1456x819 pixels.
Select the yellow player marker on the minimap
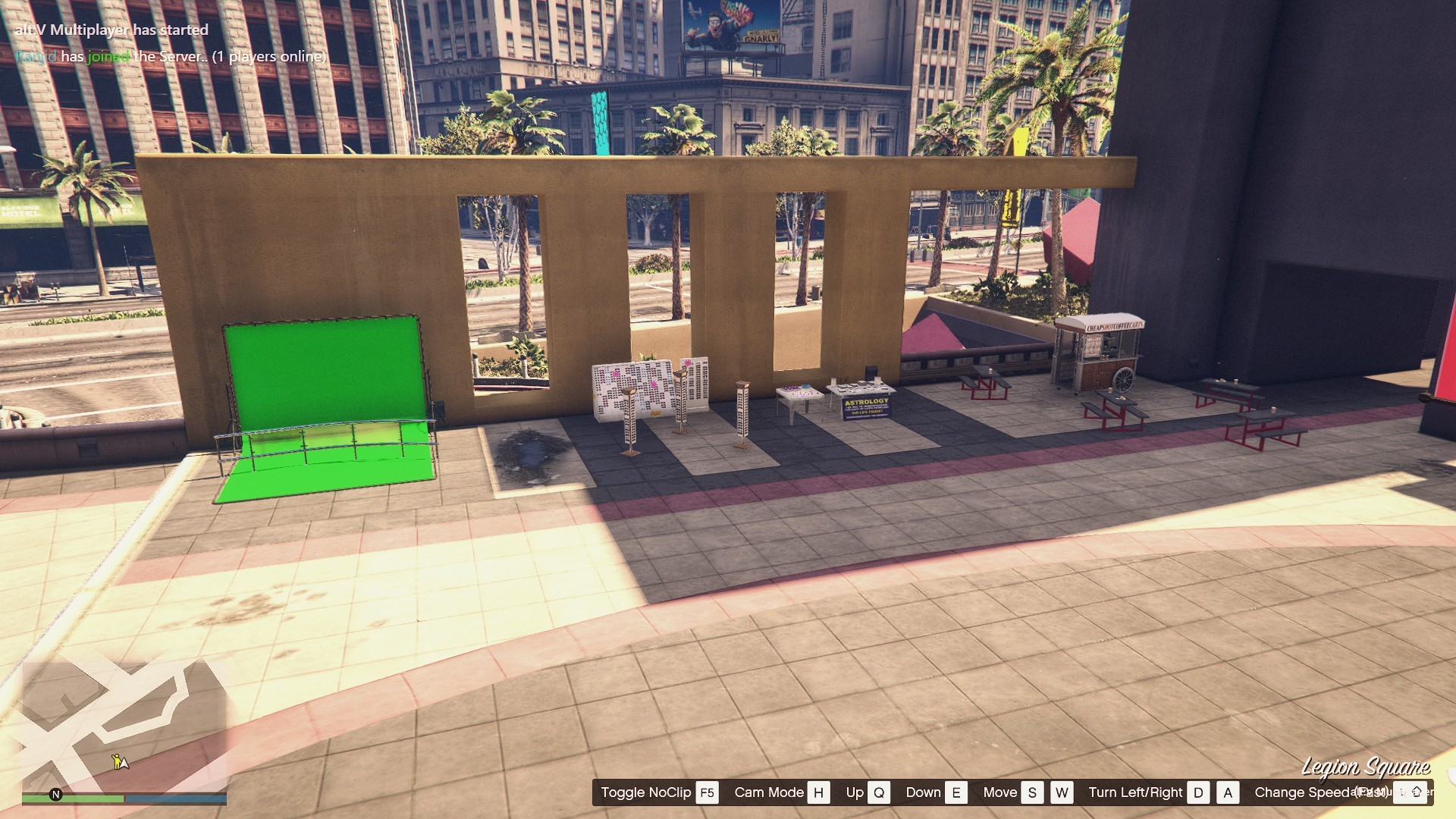point(119,761)
